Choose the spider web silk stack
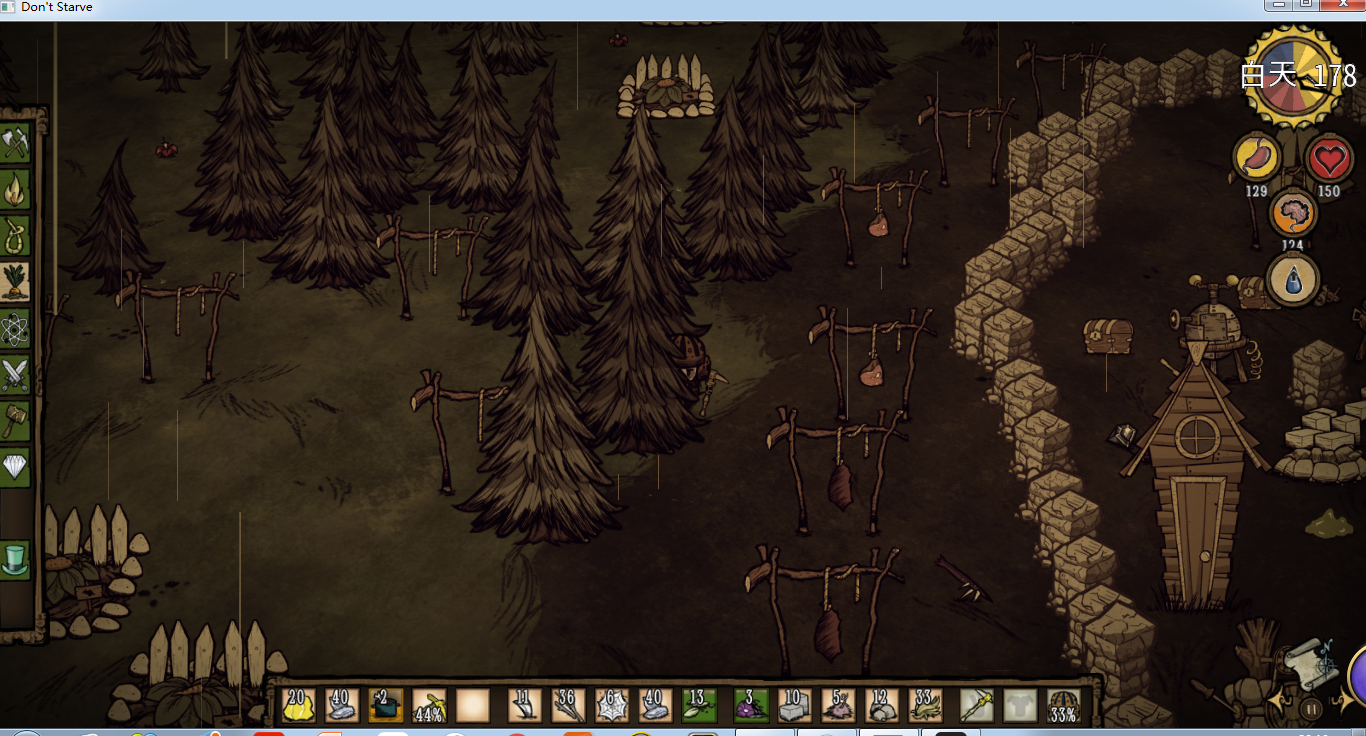The image size is (1366, 736). tap(611, 705)
